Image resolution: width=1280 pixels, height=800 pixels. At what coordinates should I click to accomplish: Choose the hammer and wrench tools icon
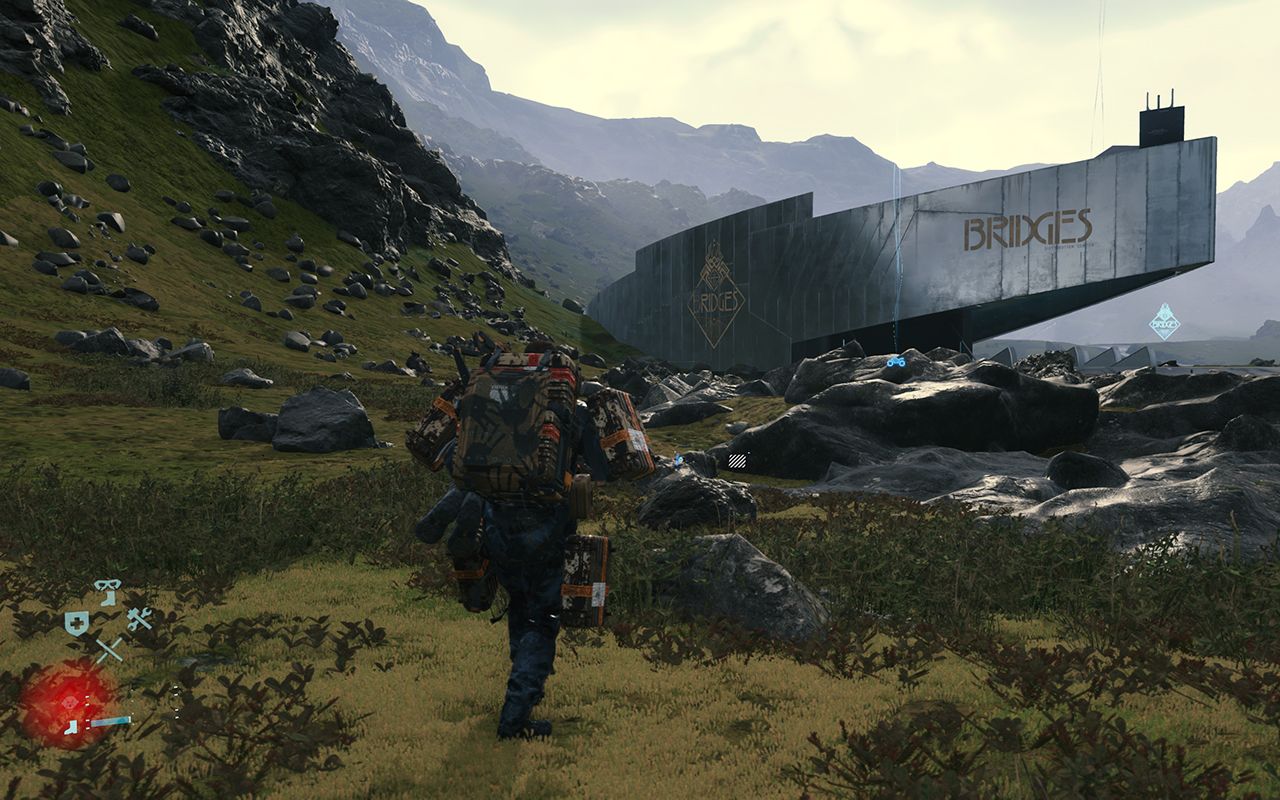(139, 619)
